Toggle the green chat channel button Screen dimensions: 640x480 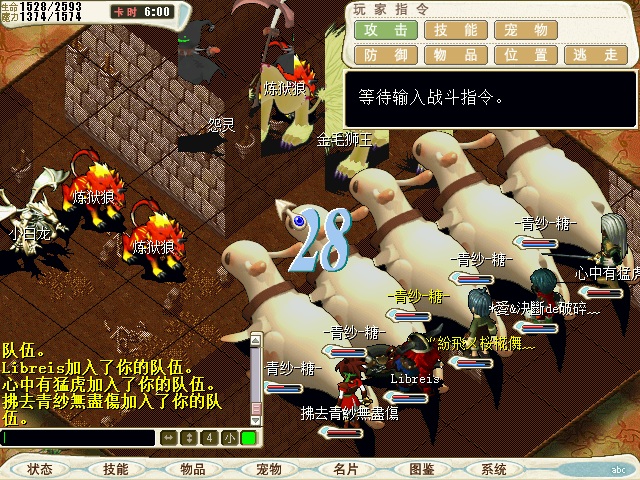[x=248, y=437]
